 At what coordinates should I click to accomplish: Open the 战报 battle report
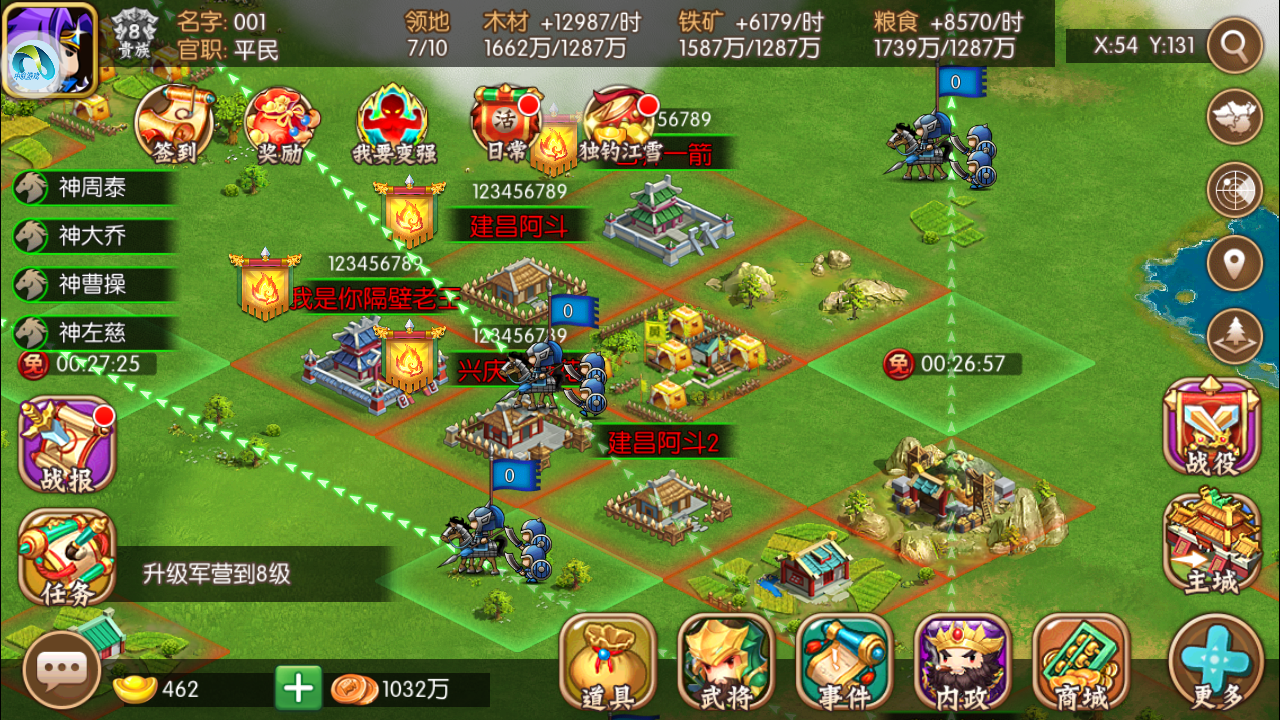(x=67, y=446)
